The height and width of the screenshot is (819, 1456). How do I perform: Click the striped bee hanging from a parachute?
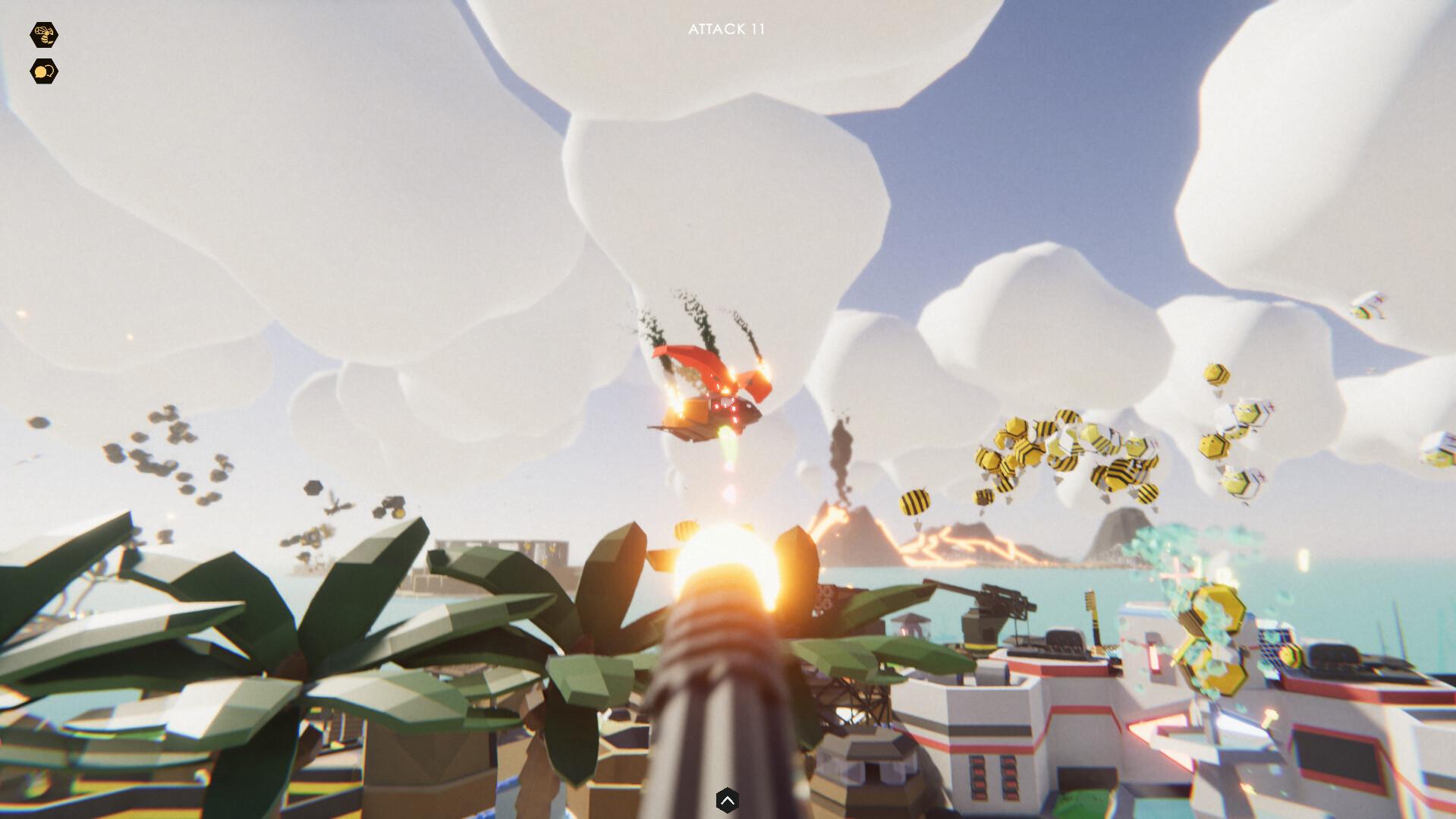coord(915,502)
